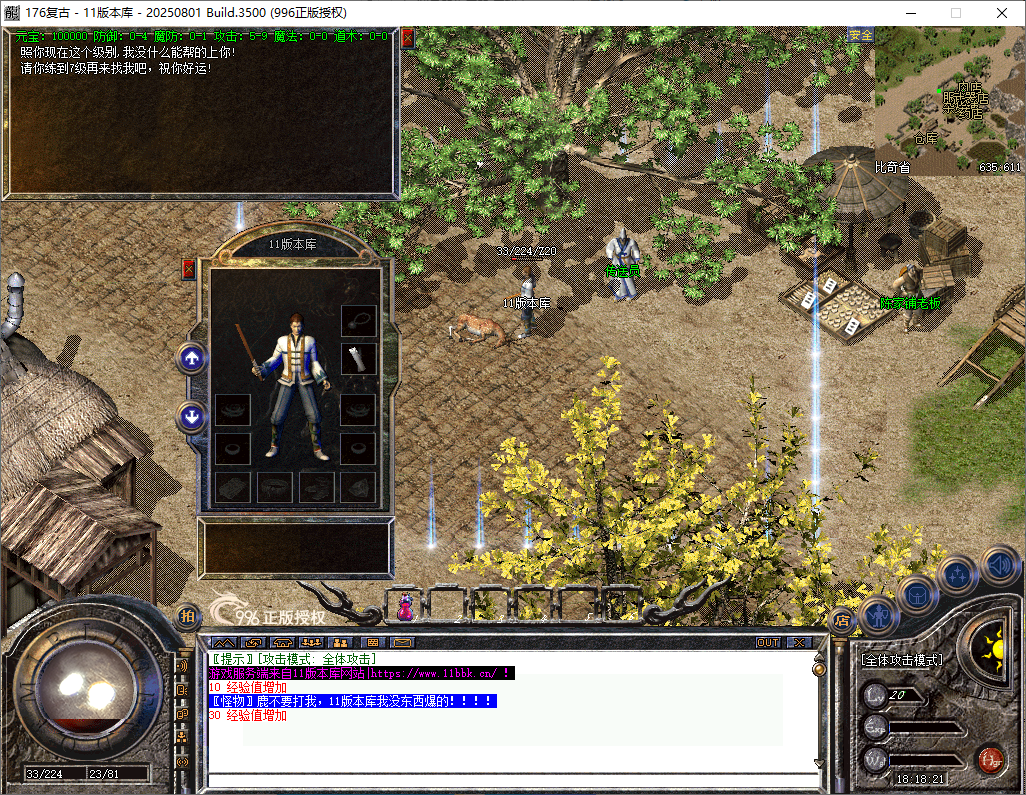Image resolution: width=1026 pixels, height=795 pixels.
Task: Click the envelope mail icon above chat
Action: (x=402, y=642)
